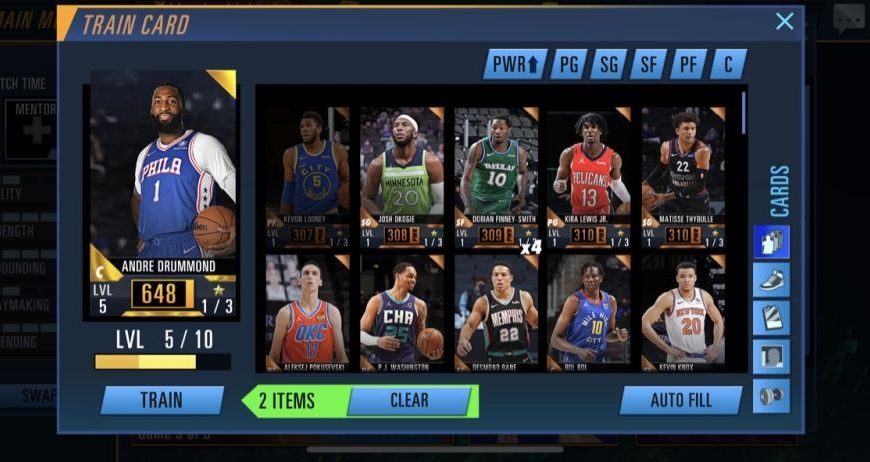The height and width of the screenshot is (462, 870).
Task: Select the Aleksej Pokusevski card
Action: pos(307,313)
